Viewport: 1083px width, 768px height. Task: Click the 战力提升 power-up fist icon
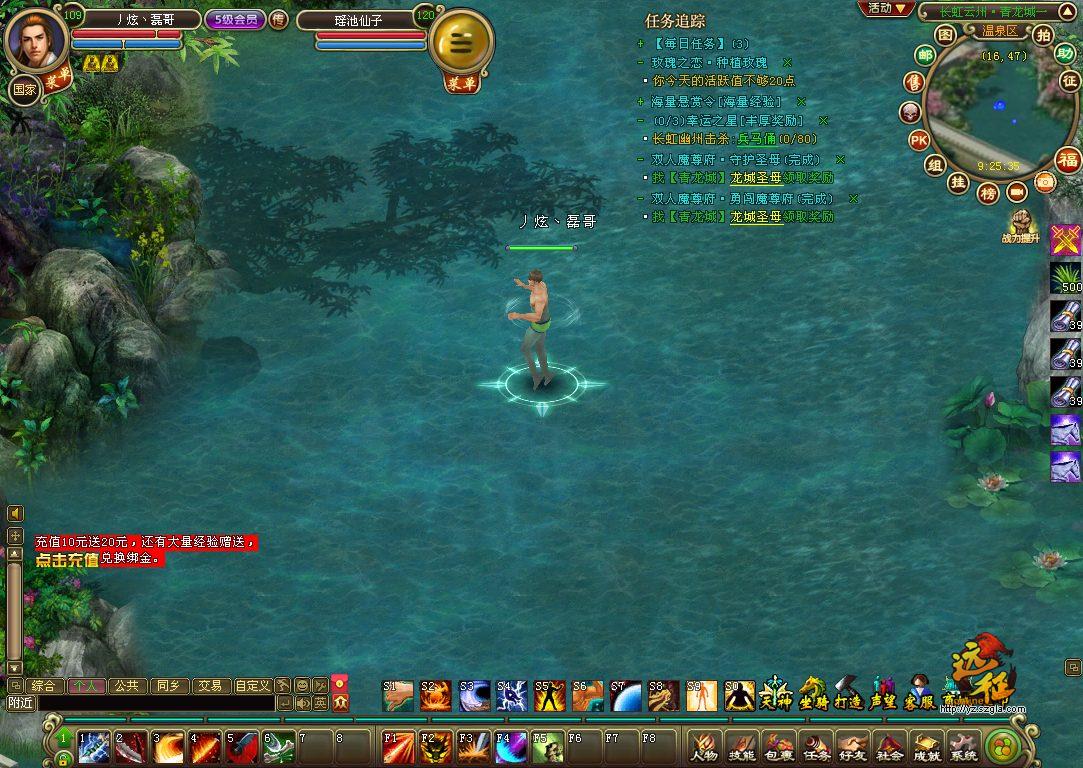tap(1020, 224)
